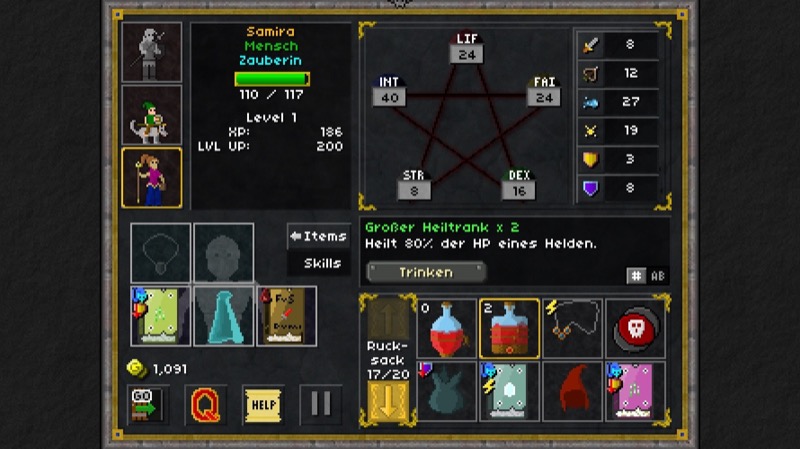Choose the green rider hero portrait
The image size is (800, 449).
coord(152,115)
